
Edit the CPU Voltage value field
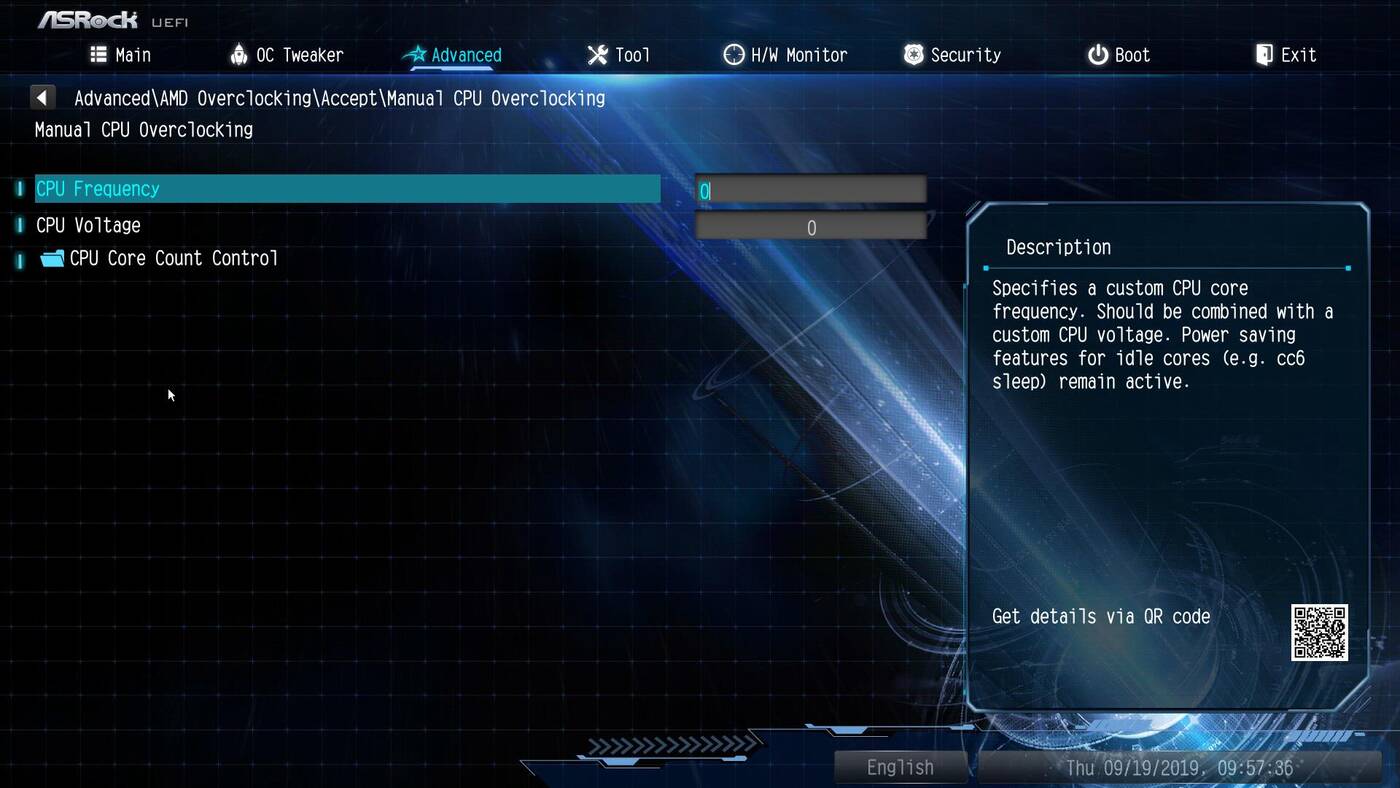[811, 228]
